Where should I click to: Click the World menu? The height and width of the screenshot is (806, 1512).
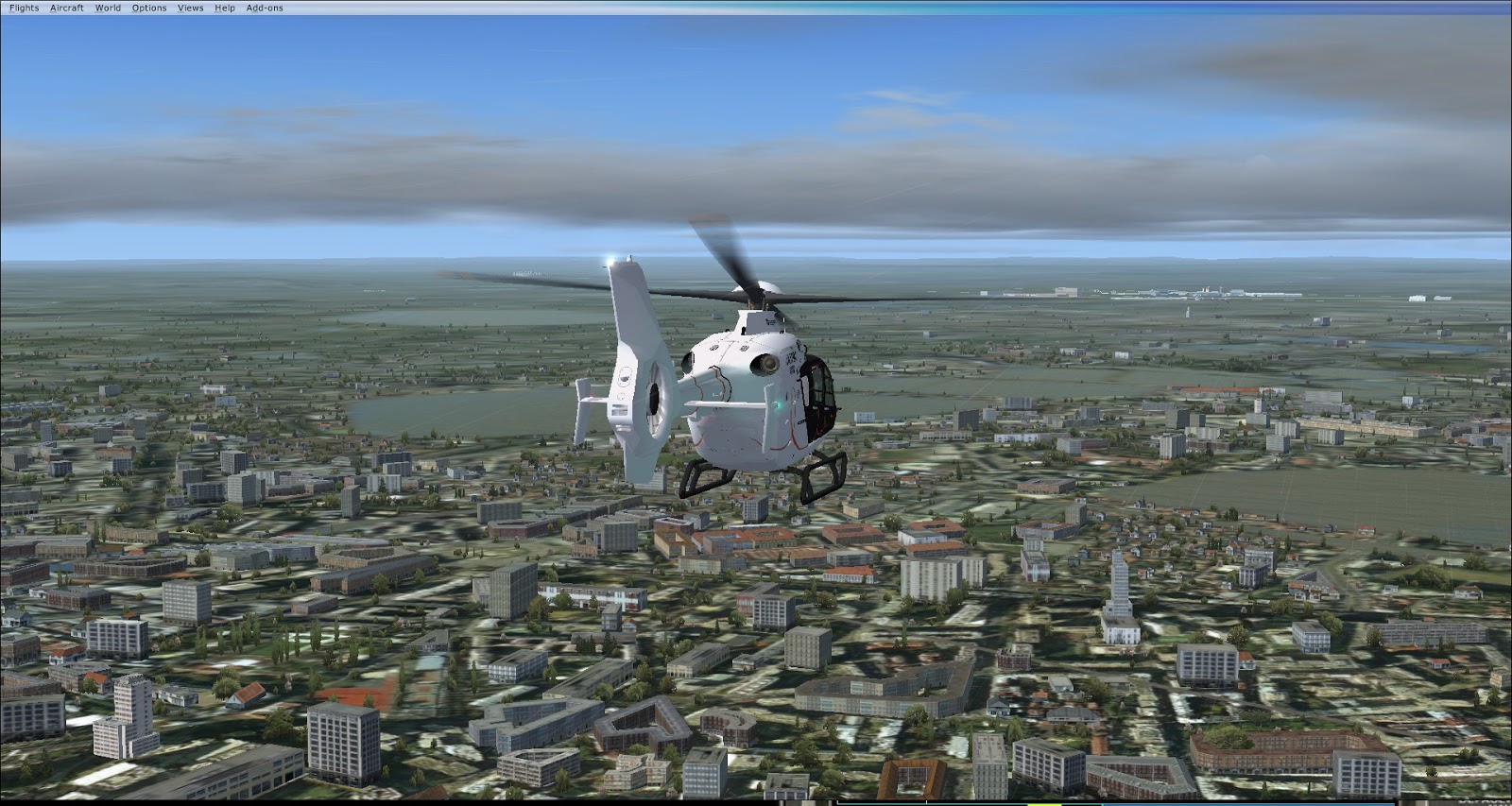point(108,8)
